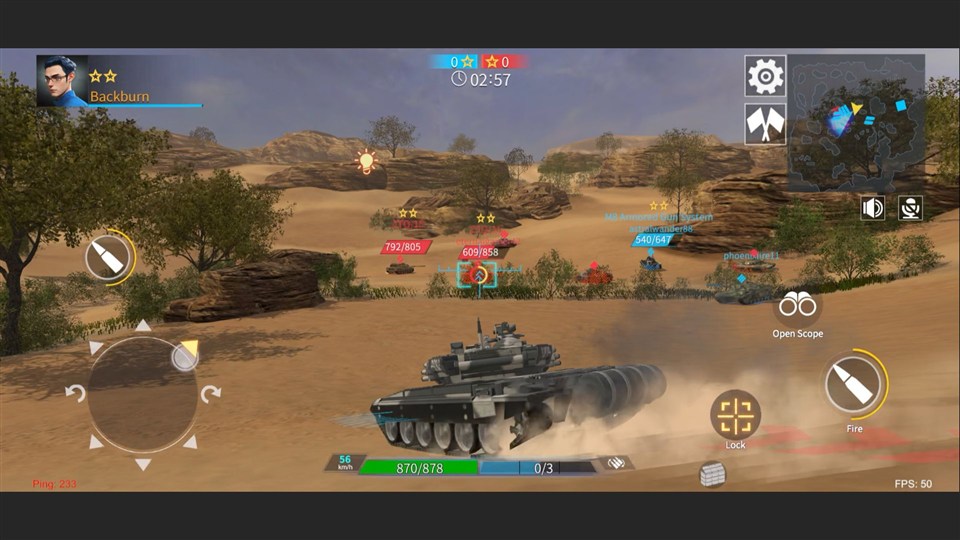Viewport: 960px width, 540px height.
Task: Click the rotate-right arrow on the joystick
Action: pyautogui.click(x=210, y=393)
